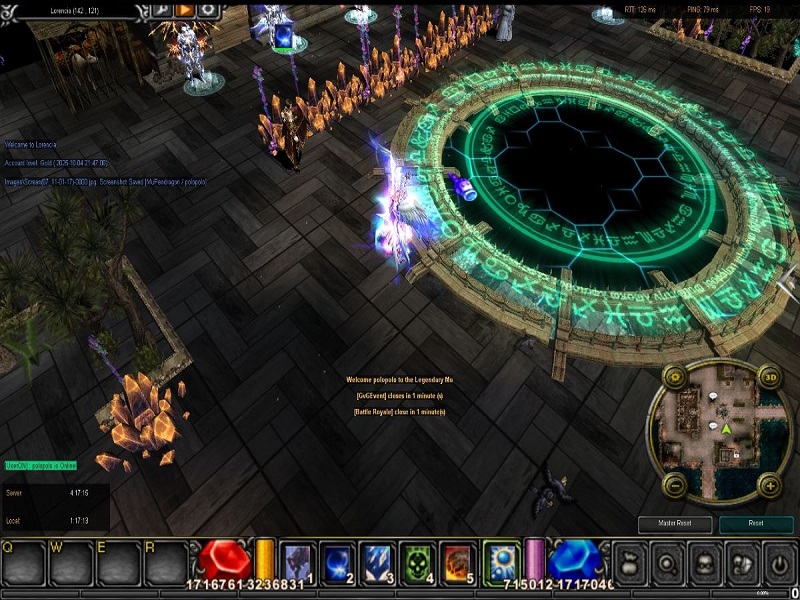This screenshot has height=600, width=800.
Task: Toggle the minimap 3D view button
Action: [770, 378]
